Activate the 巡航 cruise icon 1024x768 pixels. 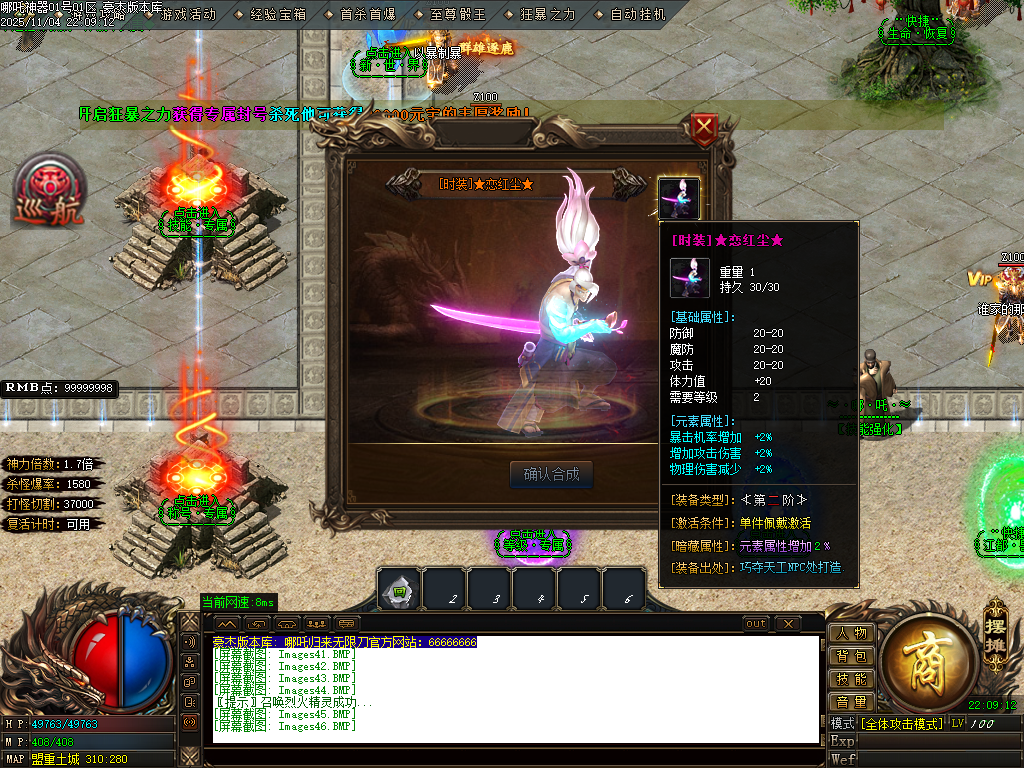click(48, 190)
